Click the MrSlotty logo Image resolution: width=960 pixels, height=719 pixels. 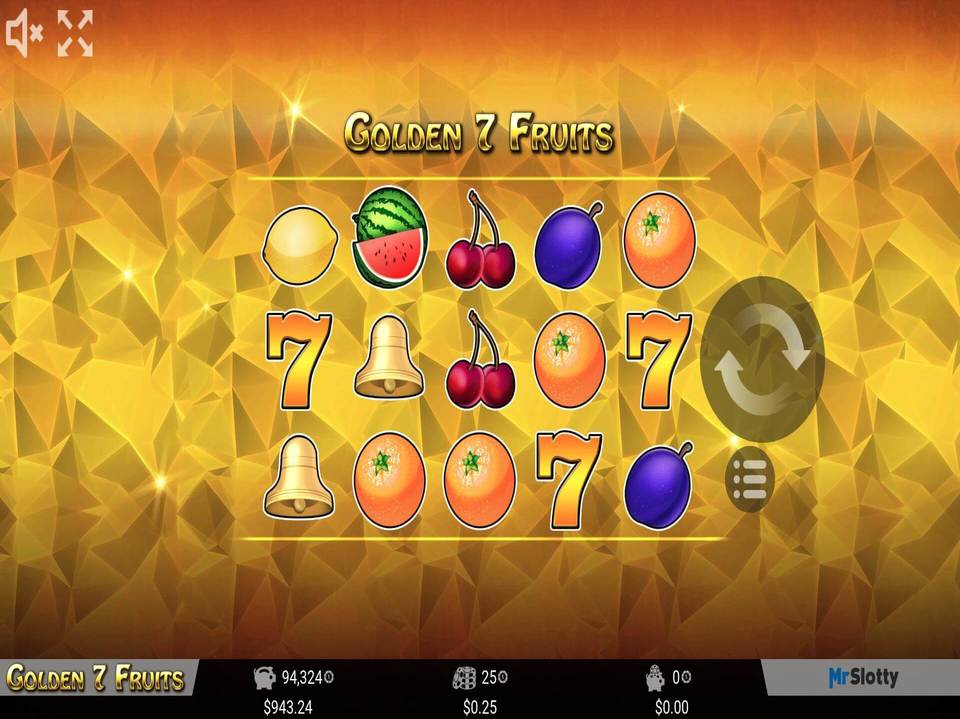pyautogui.click(x=863, y=678)
